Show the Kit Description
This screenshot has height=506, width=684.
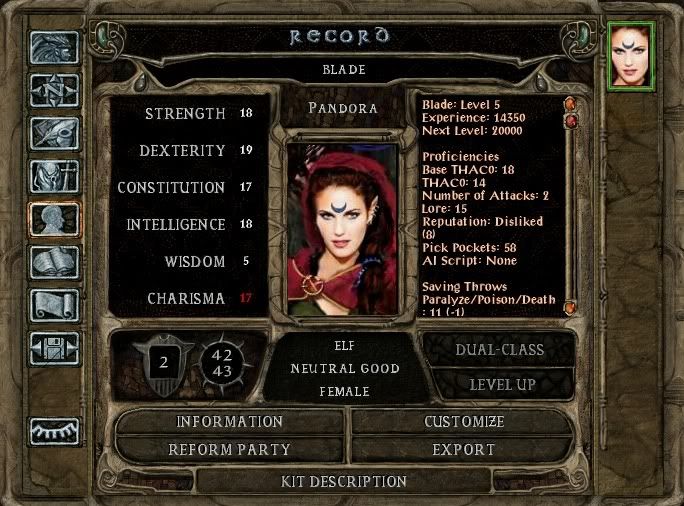344,482
